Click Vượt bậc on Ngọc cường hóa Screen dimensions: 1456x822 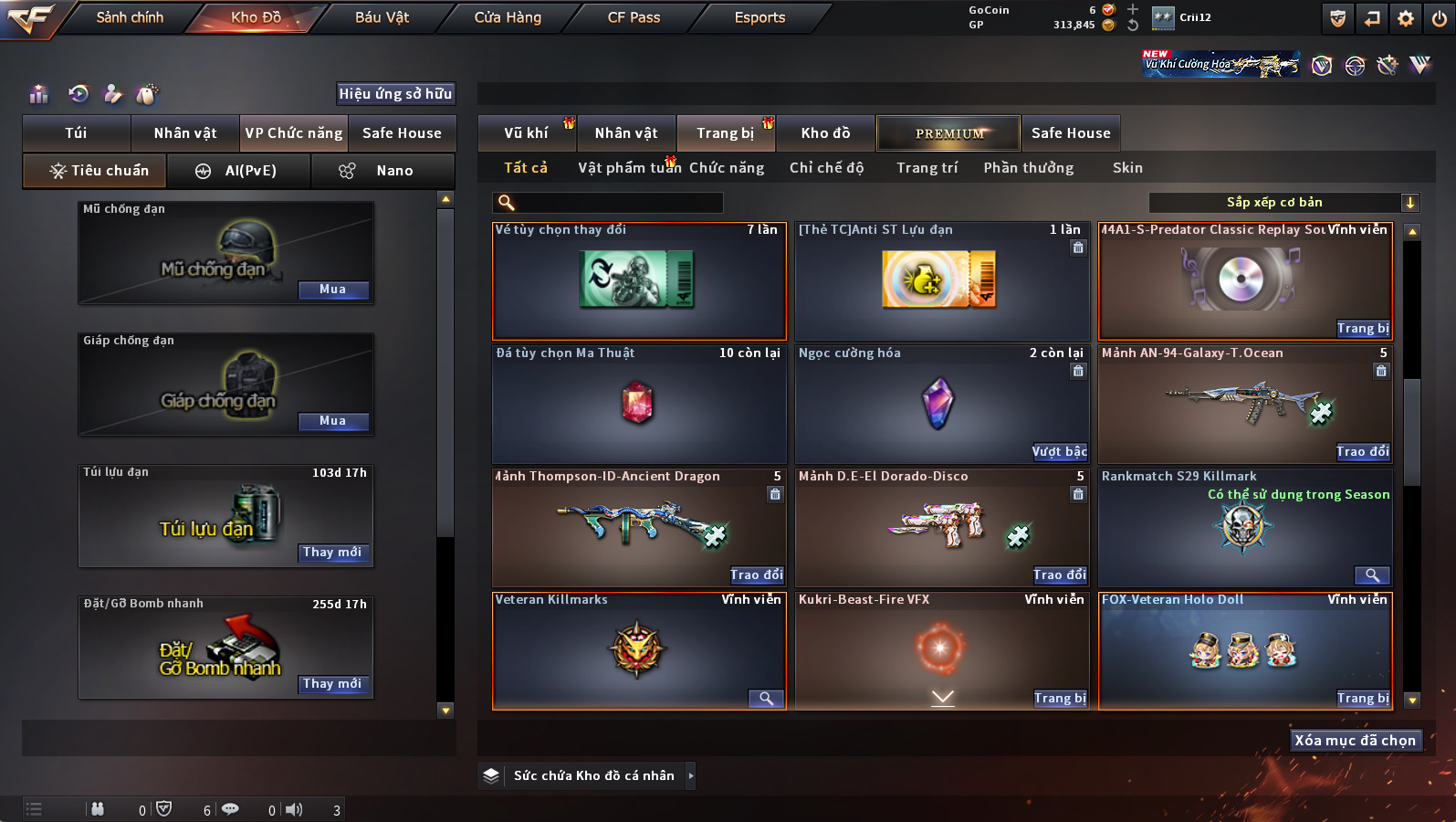[x=1059, y=451]
